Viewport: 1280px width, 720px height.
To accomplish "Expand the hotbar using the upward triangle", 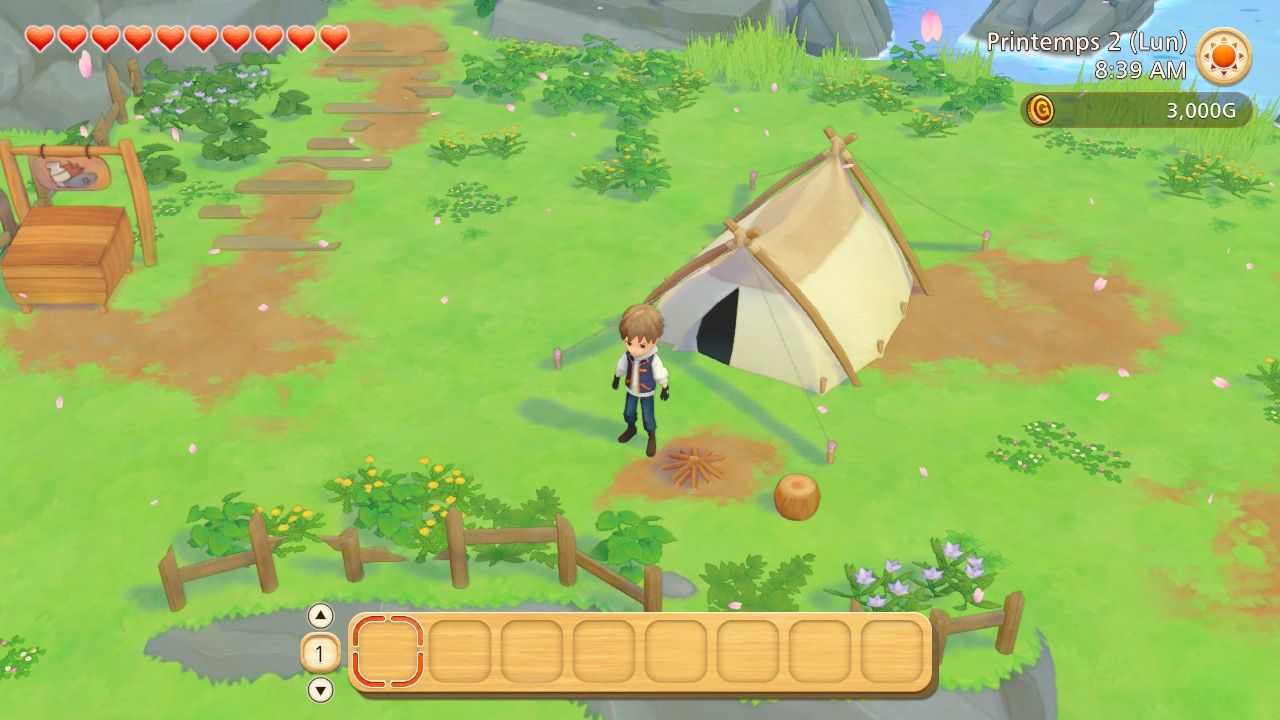I will [318, 617].
